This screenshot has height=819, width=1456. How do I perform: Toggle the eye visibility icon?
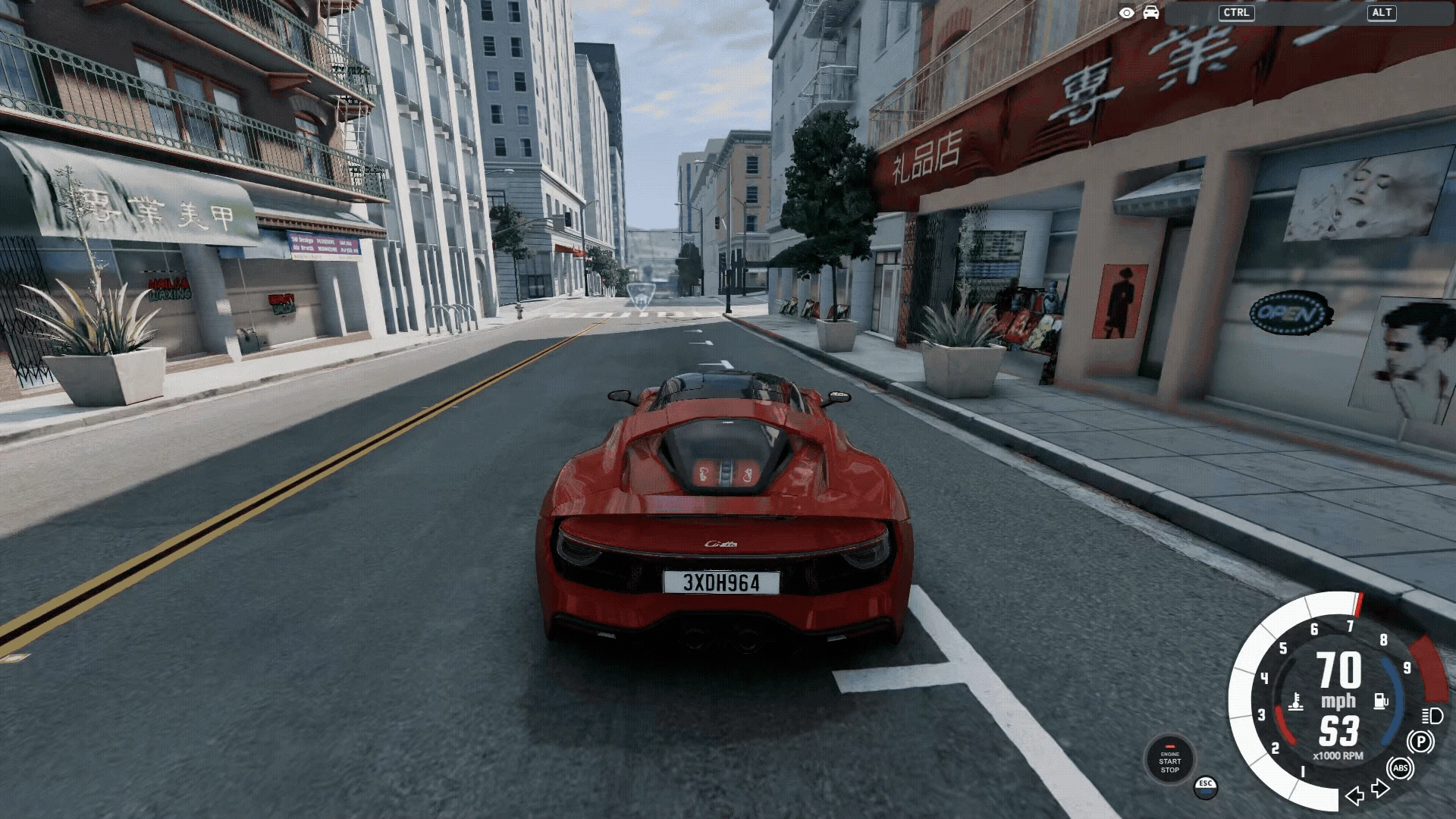click(x=1127, y=13)
